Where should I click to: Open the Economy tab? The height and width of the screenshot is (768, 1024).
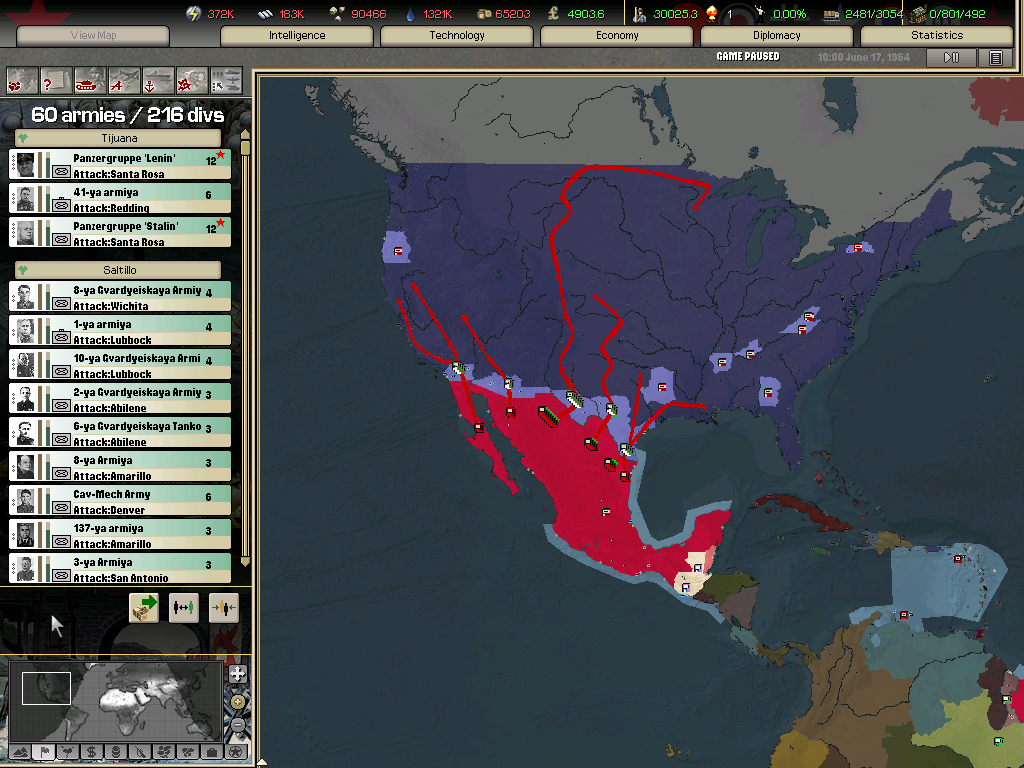[617, 36]
